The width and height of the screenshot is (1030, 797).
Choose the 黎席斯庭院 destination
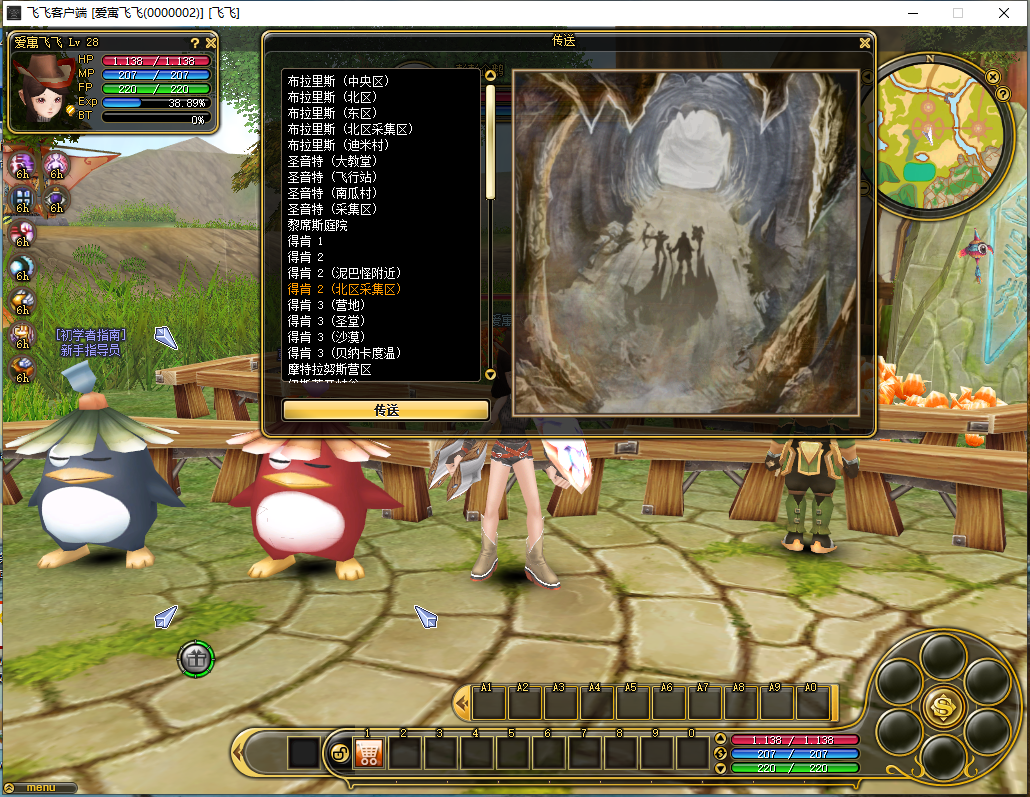317,225
